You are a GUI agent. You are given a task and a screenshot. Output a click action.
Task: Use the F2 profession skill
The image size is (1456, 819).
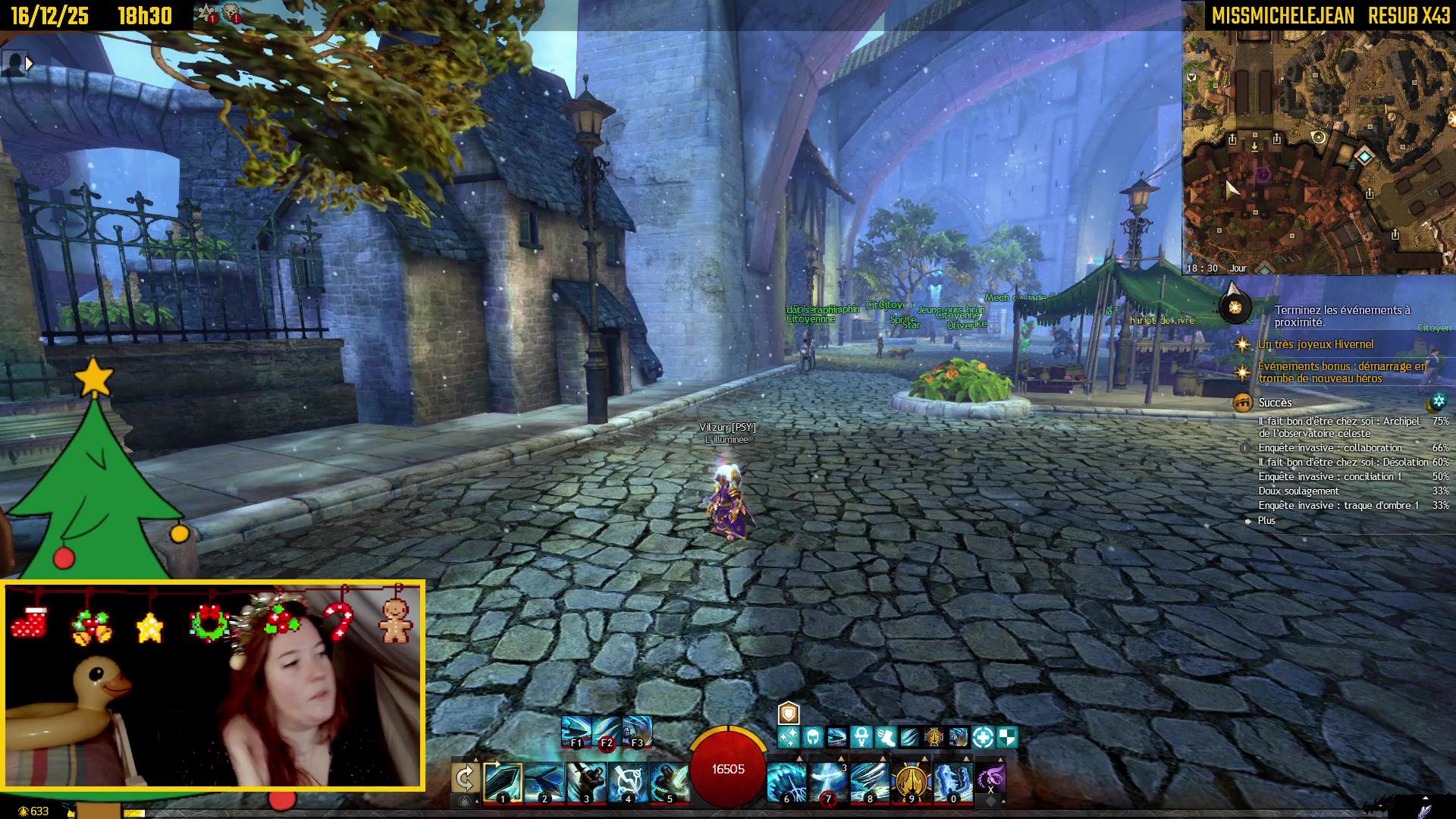pos(606,731)
